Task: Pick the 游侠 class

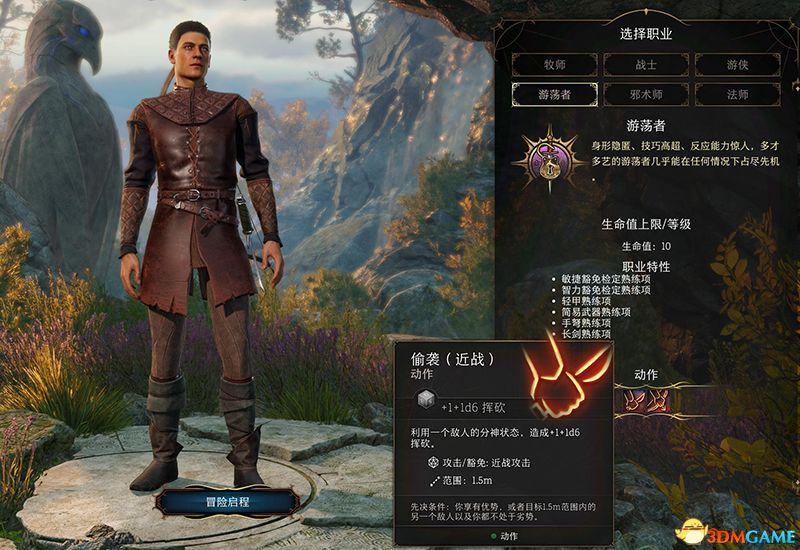Action: pyautogui.click(x=737, y=65)
